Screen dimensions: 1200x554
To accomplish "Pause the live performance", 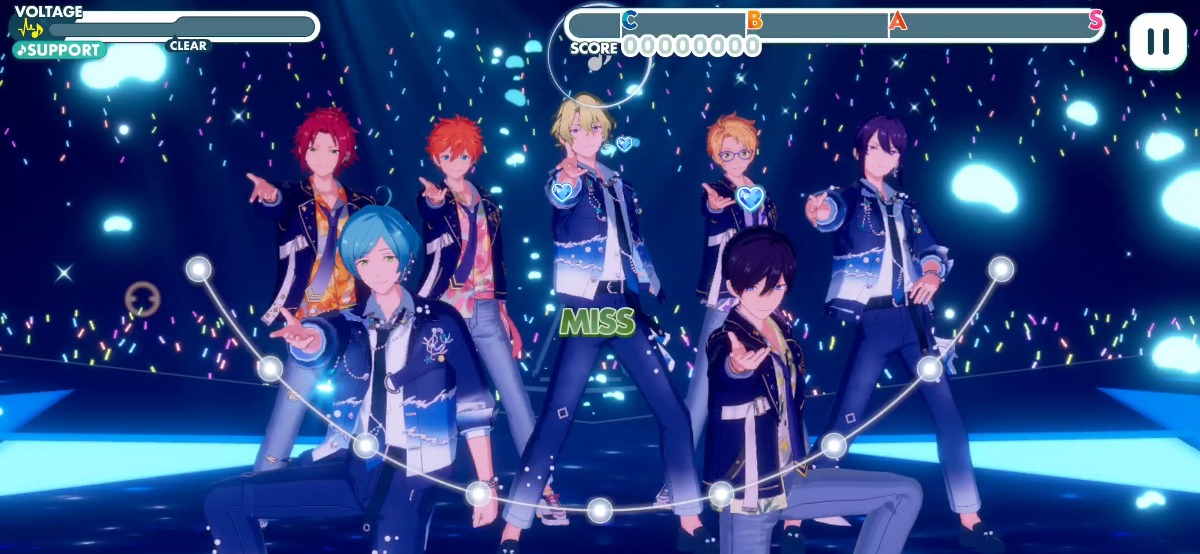I will click(x=1158, y=41).
